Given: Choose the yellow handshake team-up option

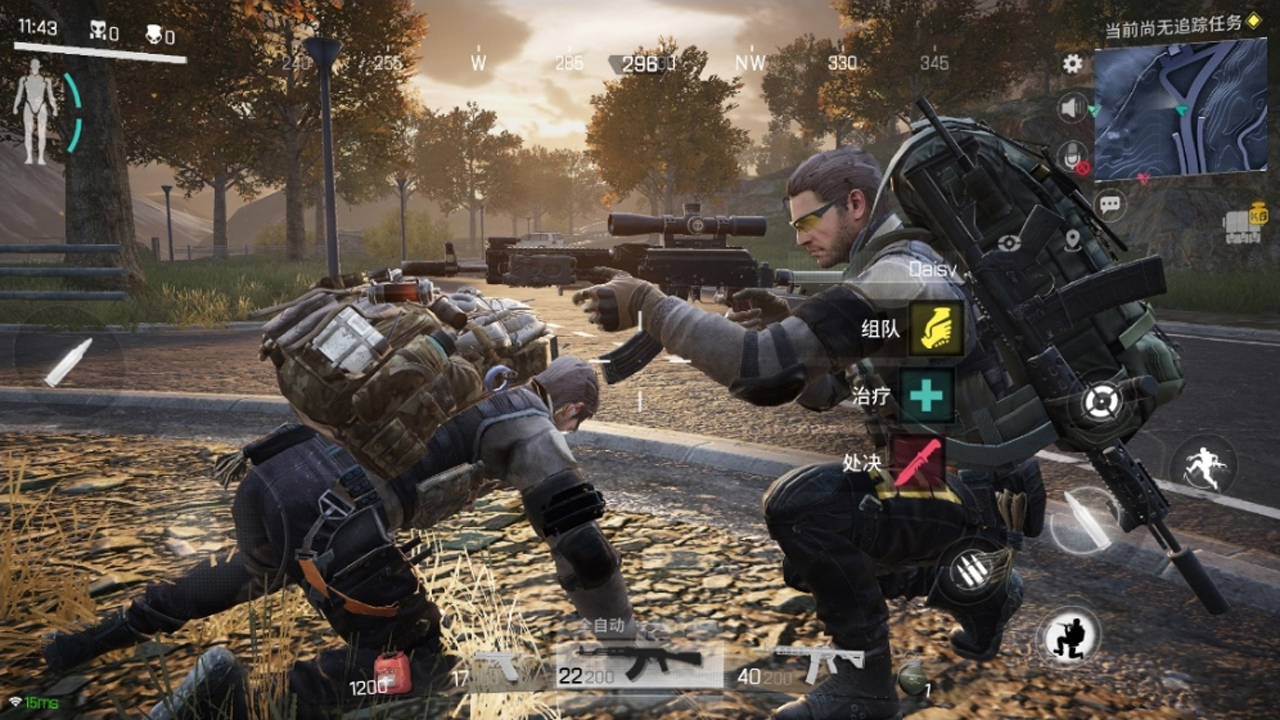Looking at the screenshot, I should 935,329.
